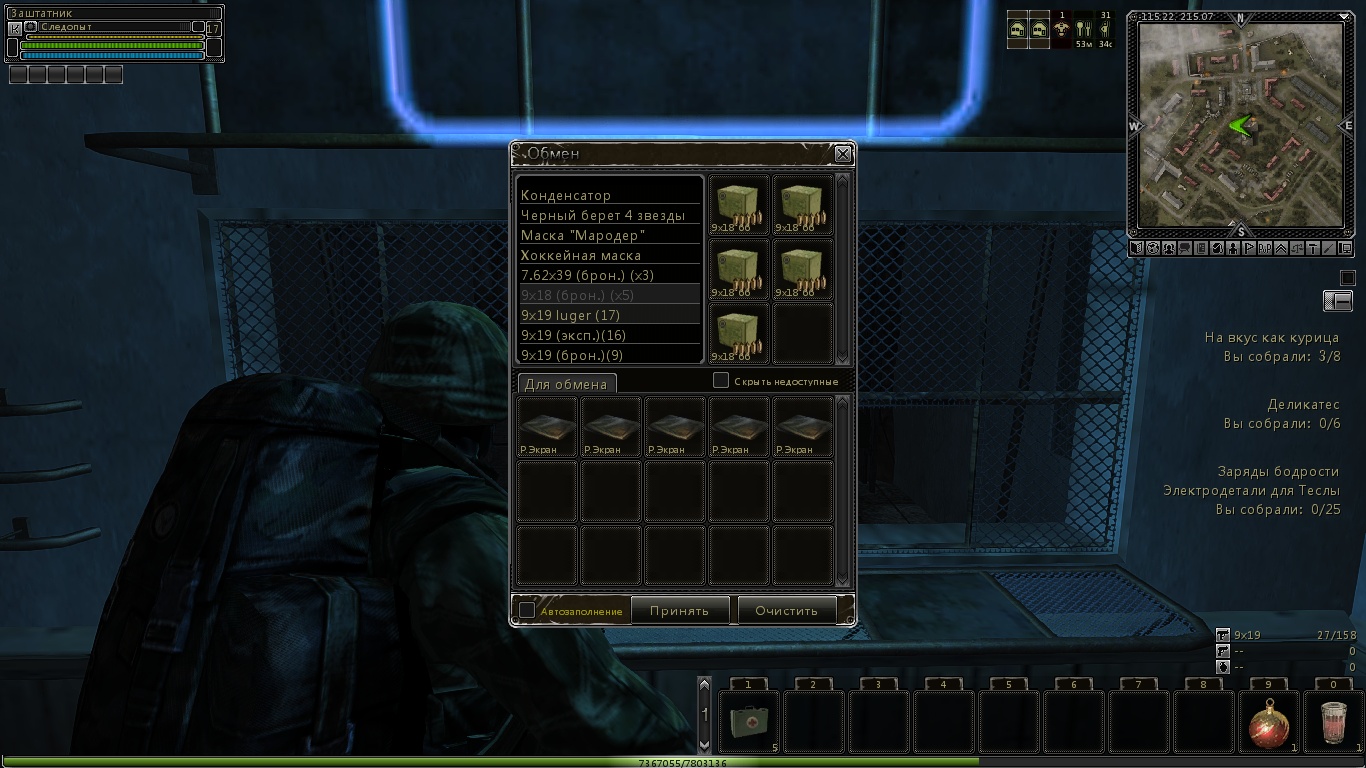The height and width of the screenshot is (768, 1366).
Task: Close the Обмен exchange window
Action: coord(843,154)
